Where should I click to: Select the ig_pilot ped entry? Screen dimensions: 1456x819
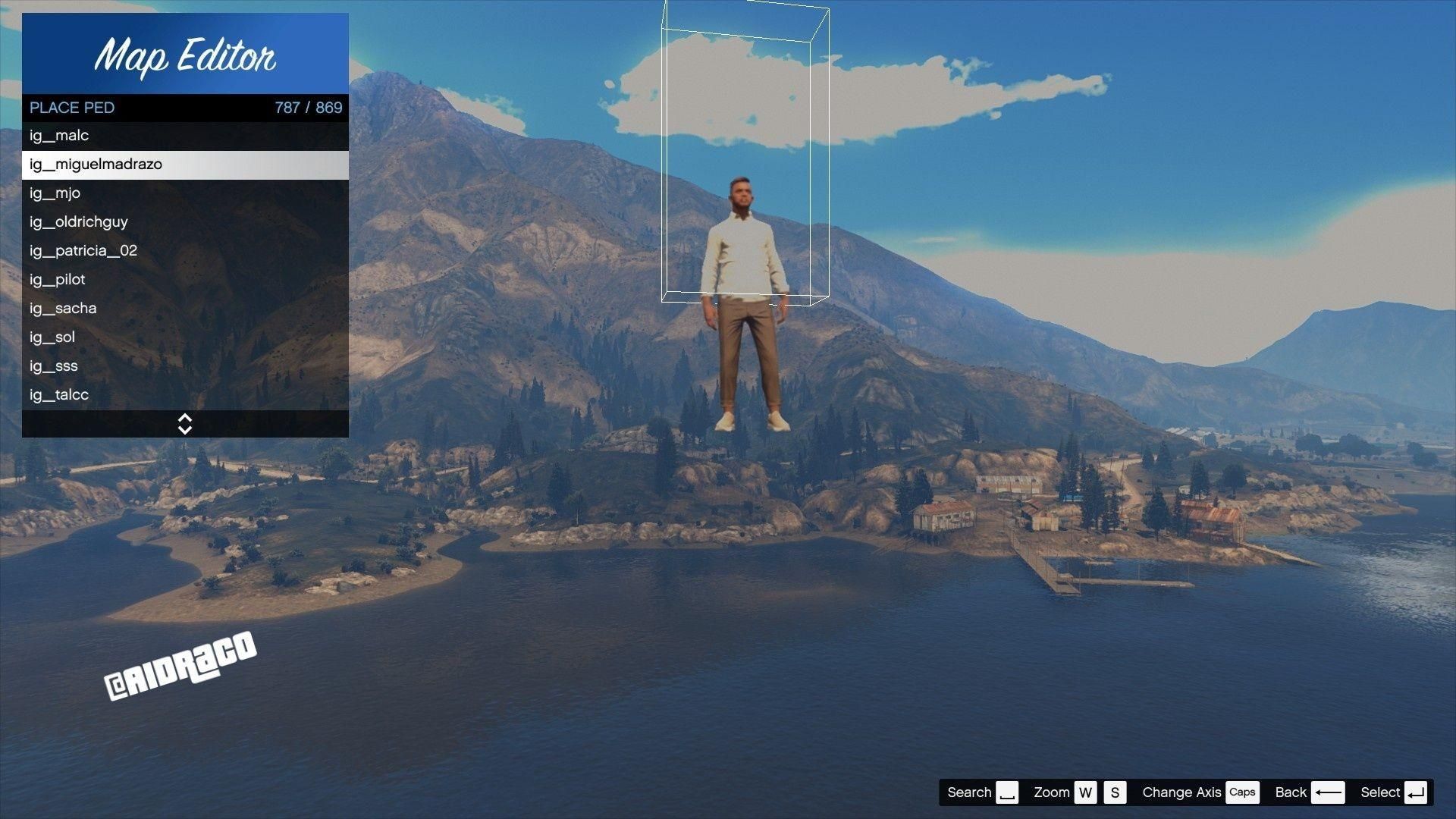pyautogui.click(x=185, y=280)
